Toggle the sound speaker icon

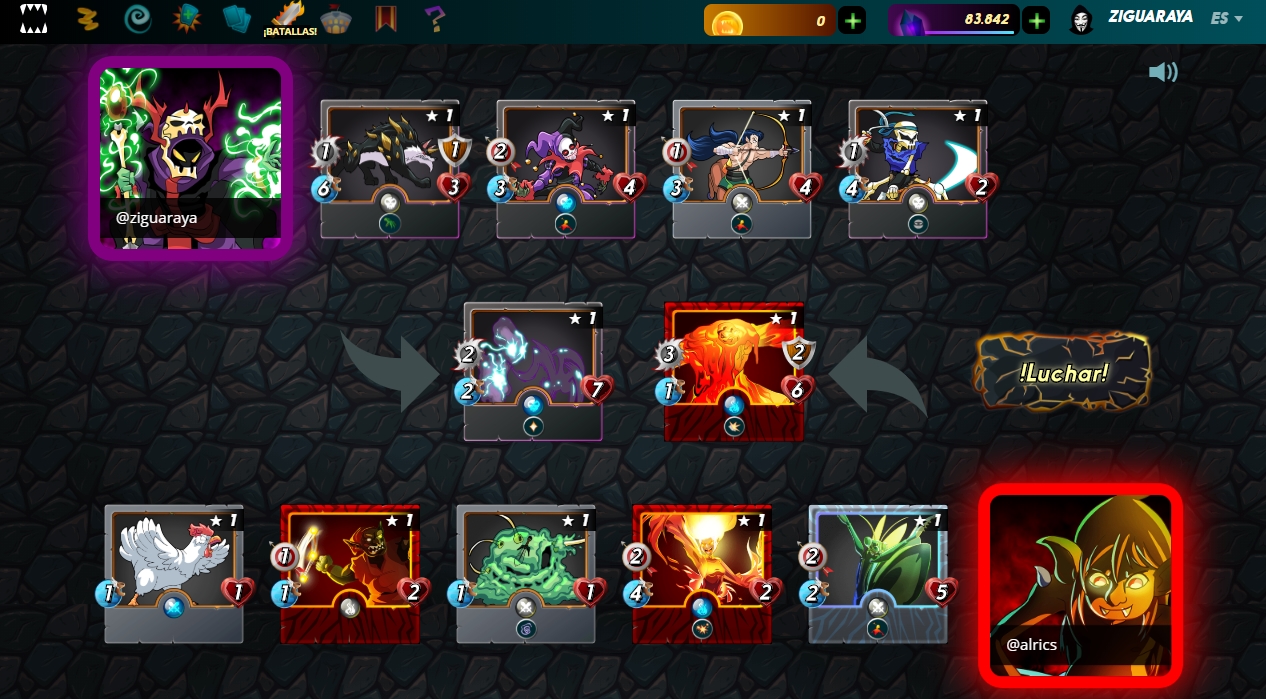click(x=1163, y=72)
